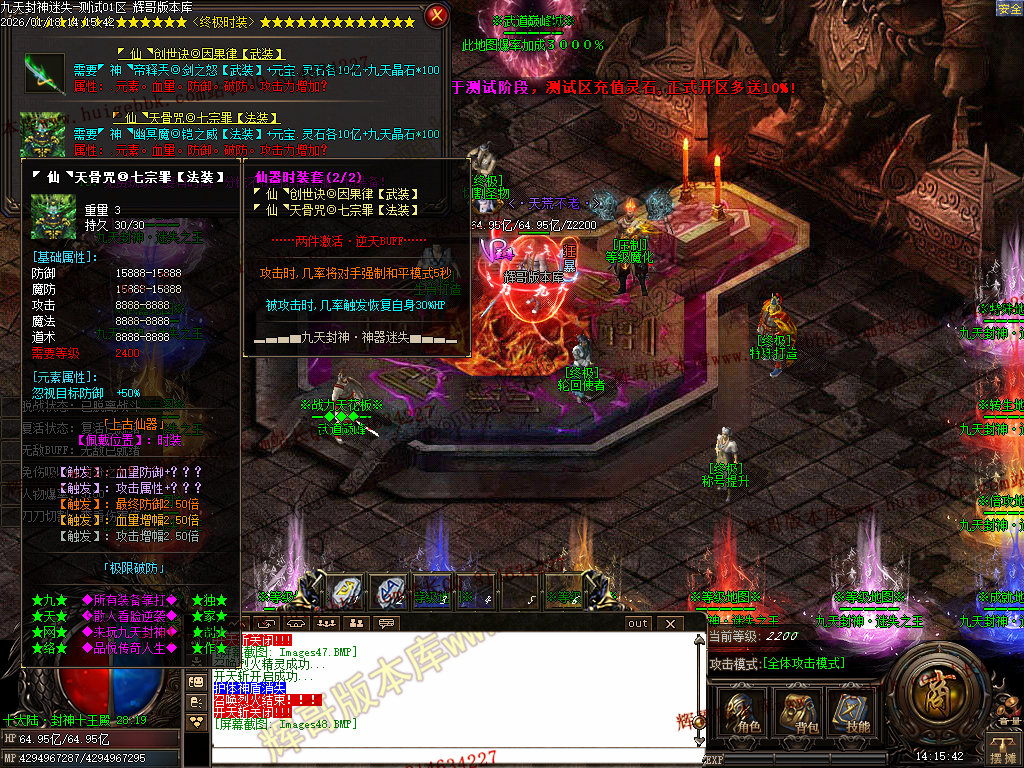Click the chat window 'out' button
The image size is (1024, 768).
tap(638, 623)
